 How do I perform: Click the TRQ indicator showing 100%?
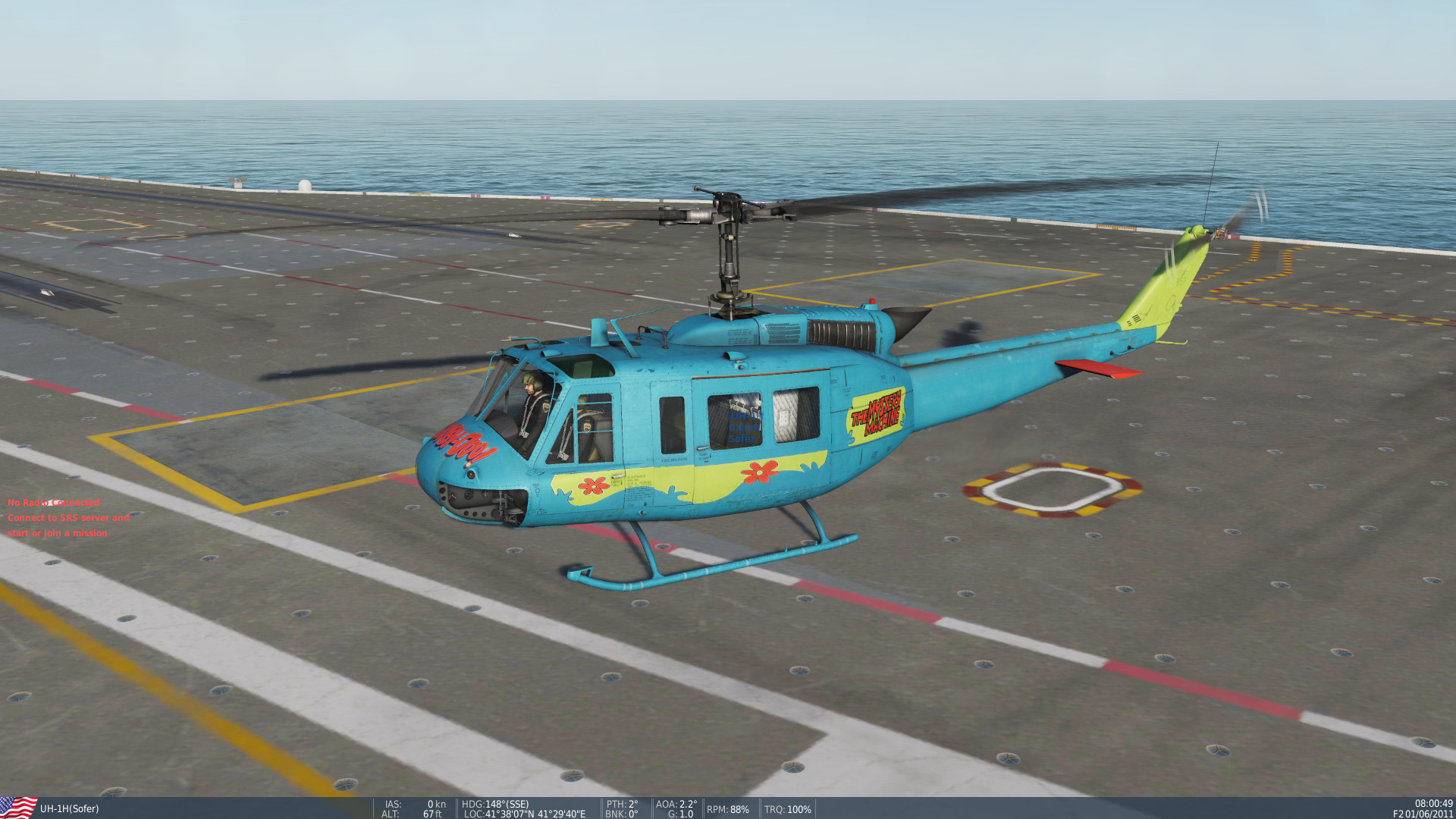click(787, 809)
